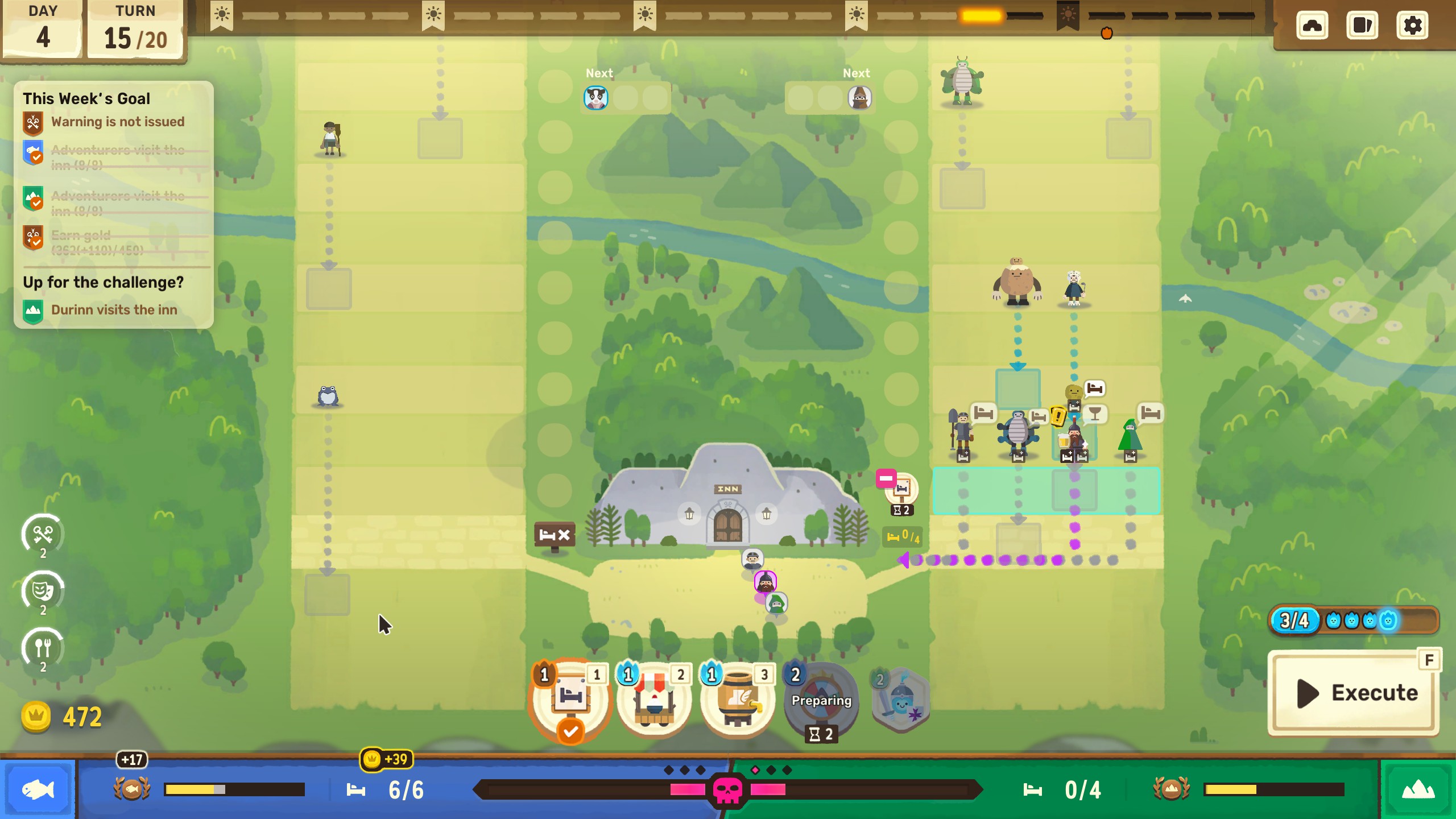Screen dimensions: 1456x819
Task: Click the fork and knife stat icon
Action: click(43, 648)
